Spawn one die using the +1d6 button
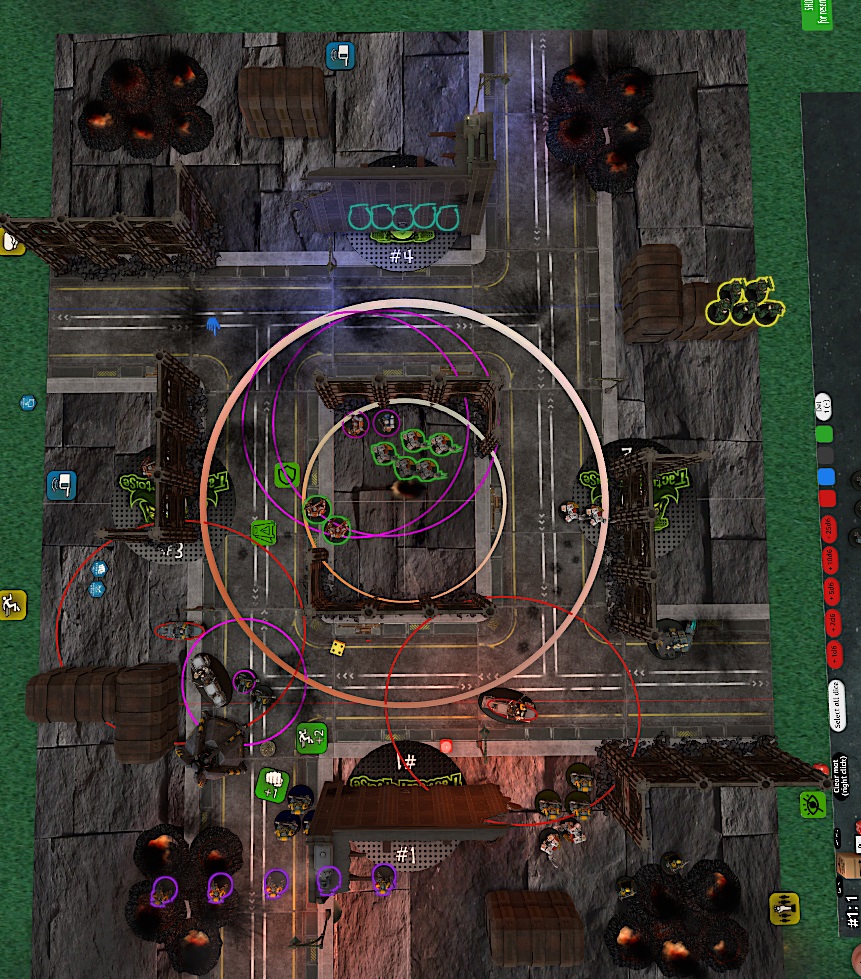This screenshot has height=979, width=861. [828, 654]
